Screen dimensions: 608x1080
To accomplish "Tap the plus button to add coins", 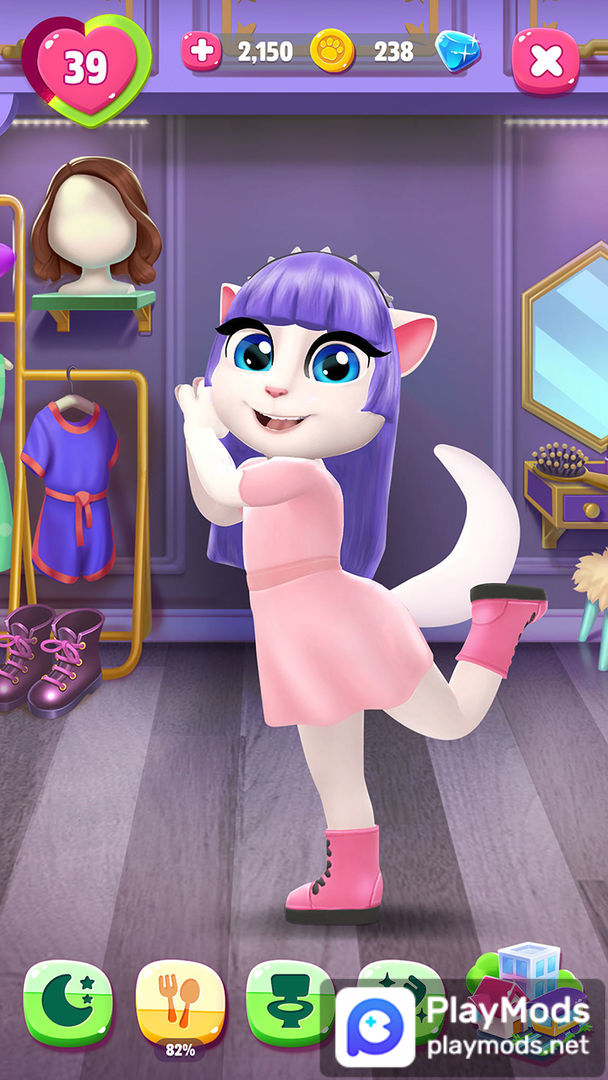I will point(201,51).
